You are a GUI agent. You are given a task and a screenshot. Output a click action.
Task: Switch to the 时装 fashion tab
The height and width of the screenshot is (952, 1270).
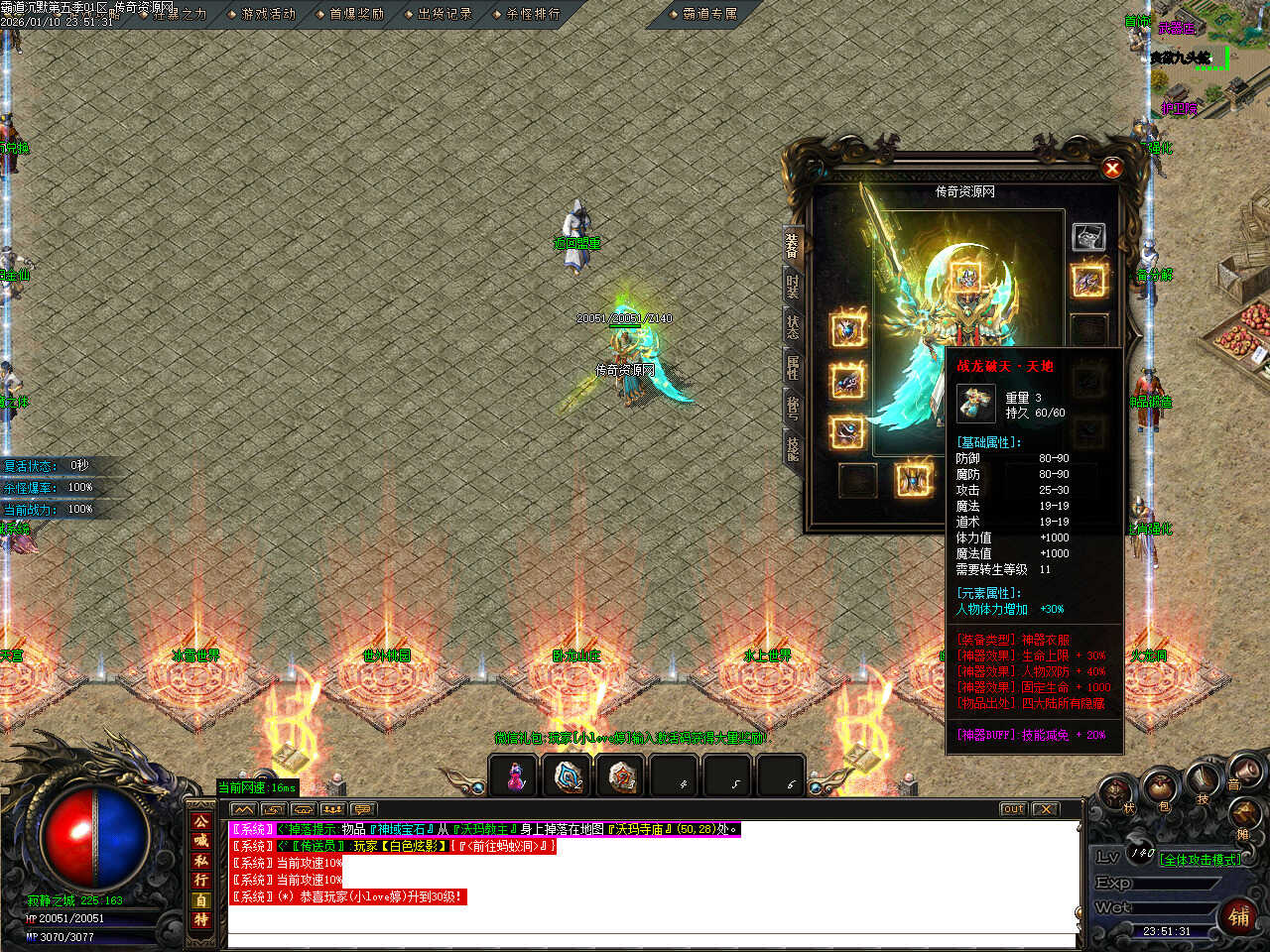click(793, 287)
